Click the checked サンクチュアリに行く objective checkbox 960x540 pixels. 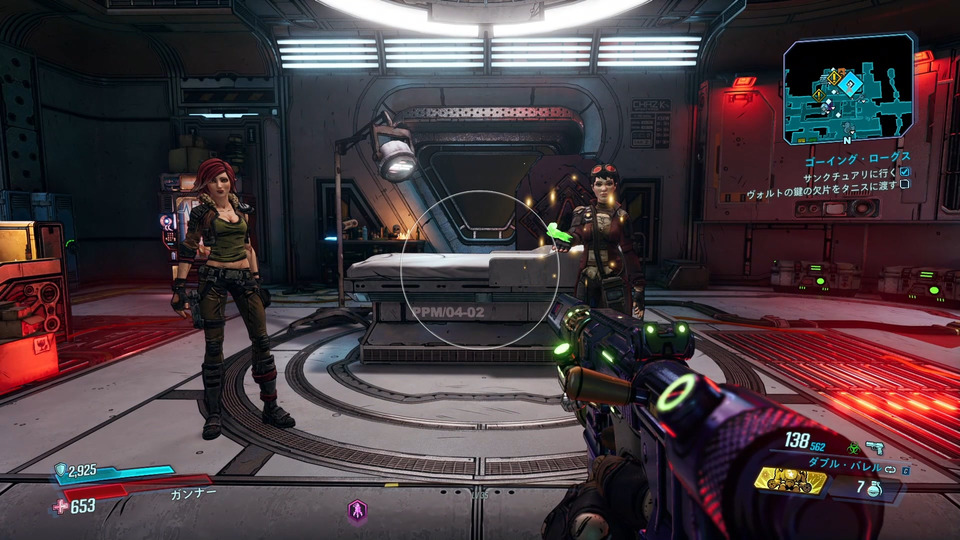[904, 172]
